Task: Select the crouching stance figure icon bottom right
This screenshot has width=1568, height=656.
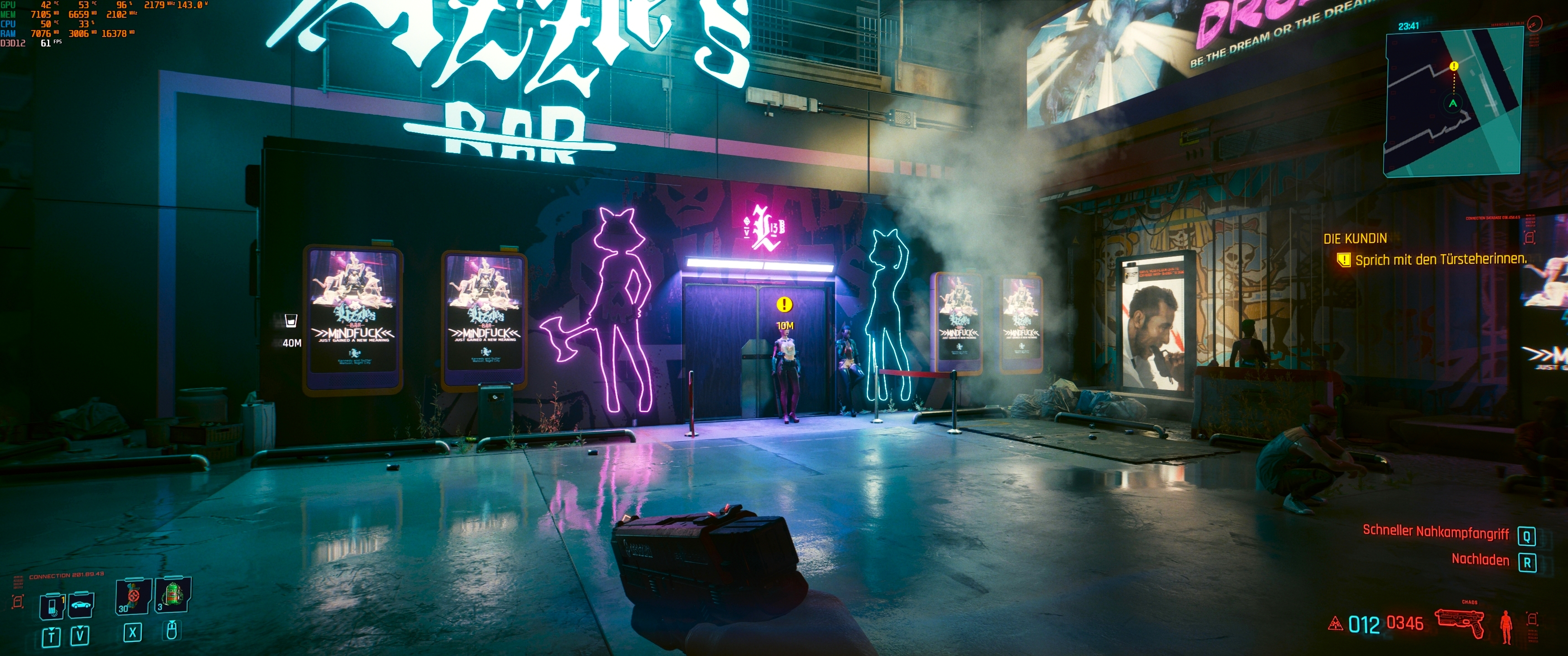Action: (x=1506, y=628)
